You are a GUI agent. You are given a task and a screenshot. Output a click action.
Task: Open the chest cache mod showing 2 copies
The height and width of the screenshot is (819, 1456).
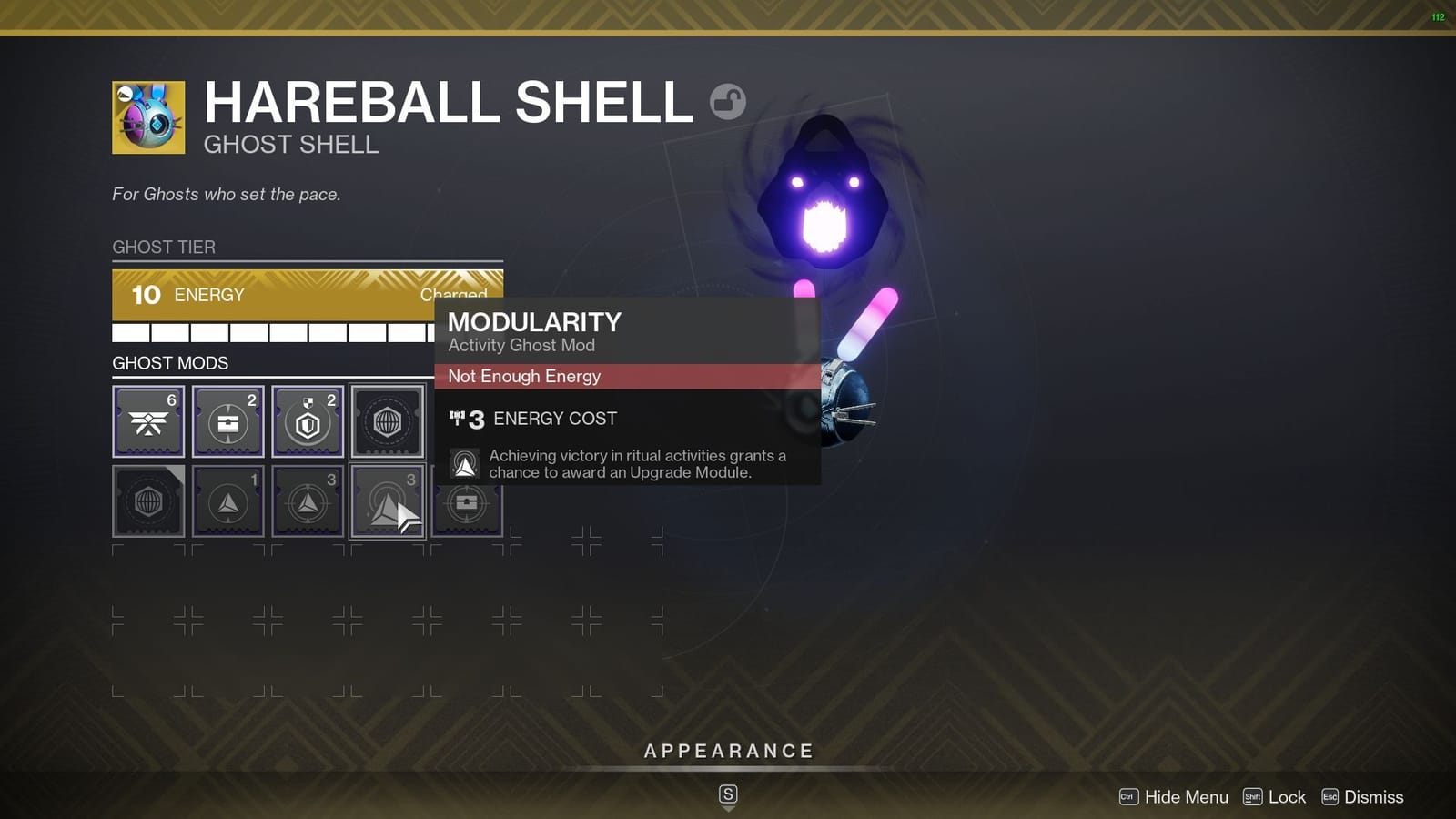point(227,420)
